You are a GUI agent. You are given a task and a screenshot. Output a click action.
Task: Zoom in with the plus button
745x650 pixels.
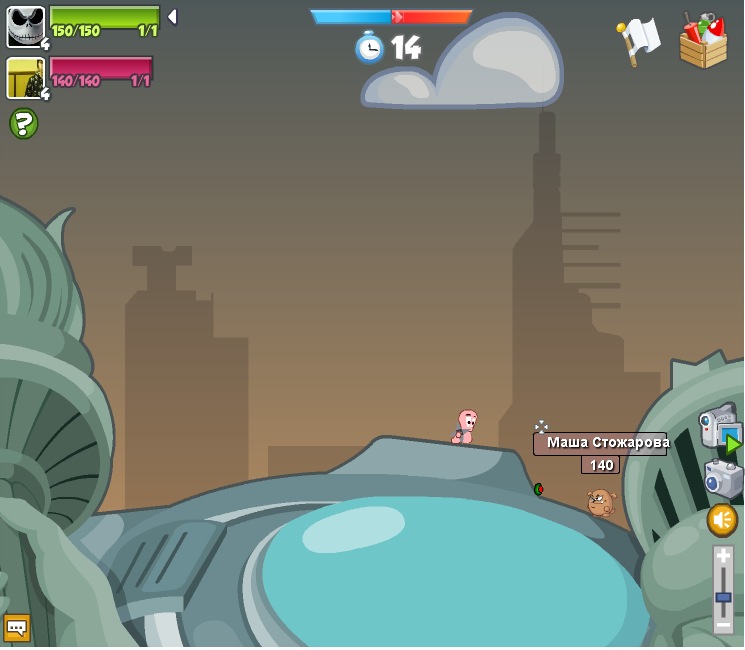pos(723,558)
